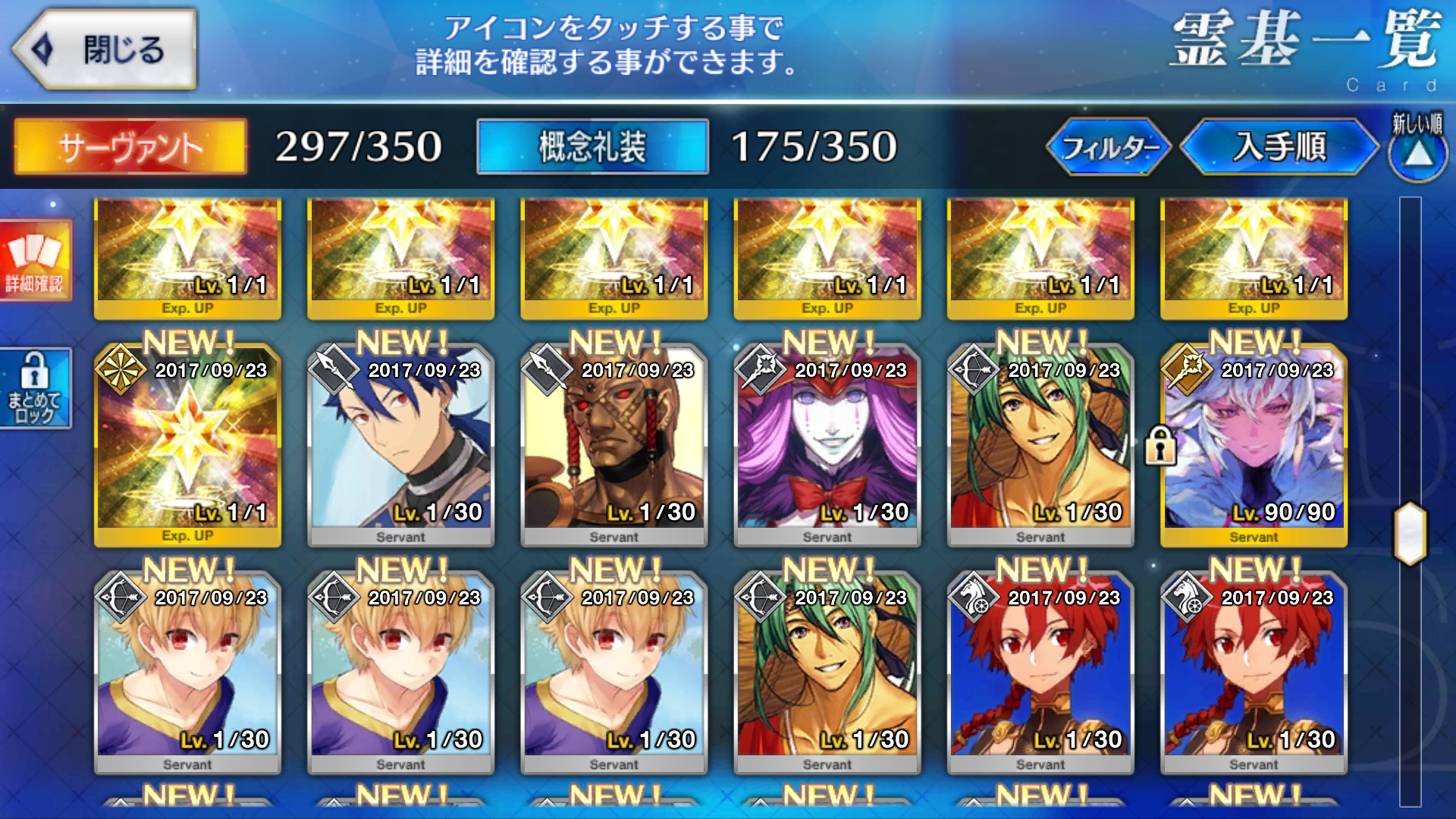Switch to the 概念礼装 tab
Image resolution: width=1456 pixels, height=819 pixels.
592,146
